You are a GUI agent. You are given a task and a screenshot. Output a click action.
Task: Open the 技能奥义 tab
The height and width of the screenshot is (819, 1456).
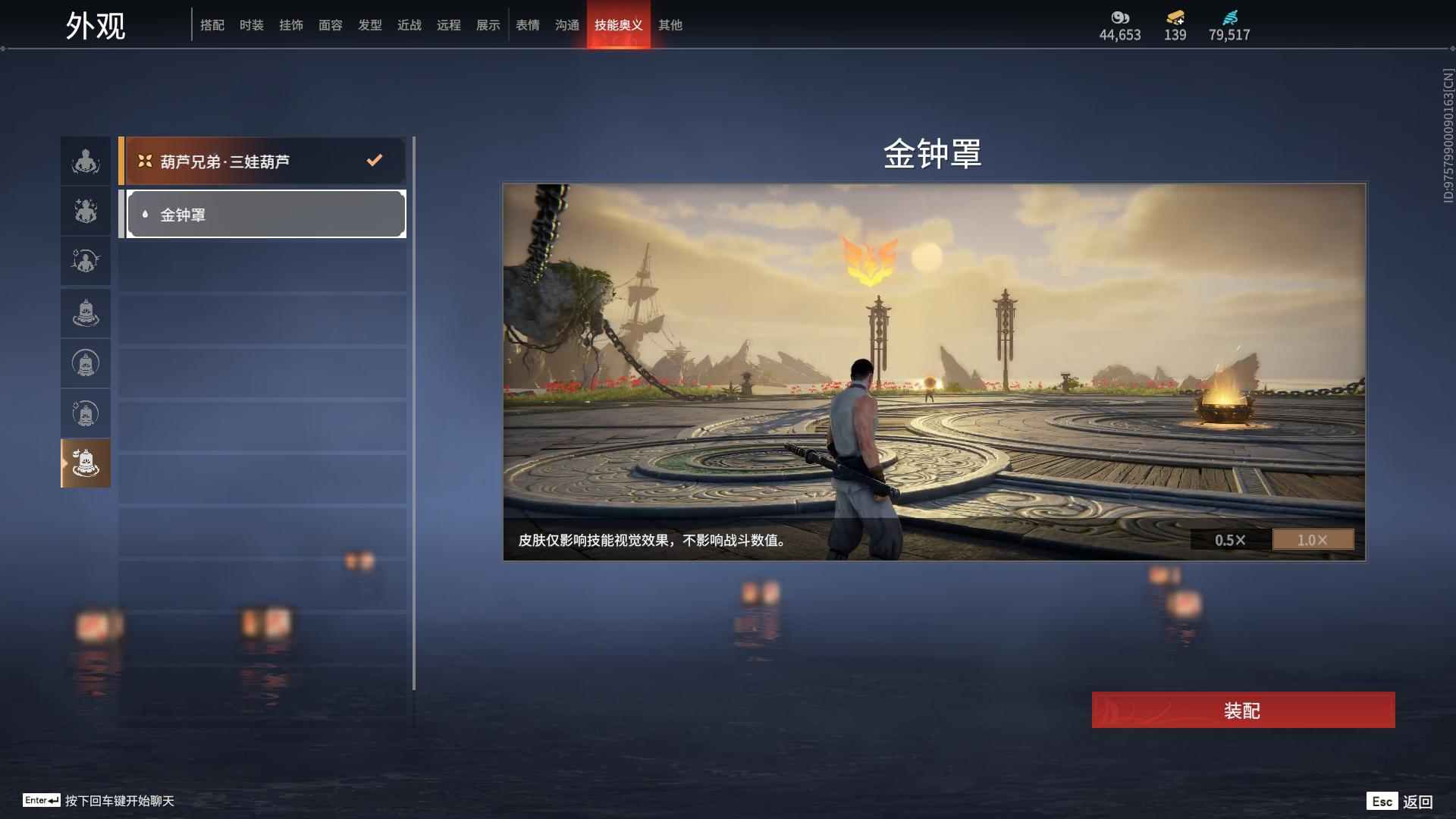619,25
